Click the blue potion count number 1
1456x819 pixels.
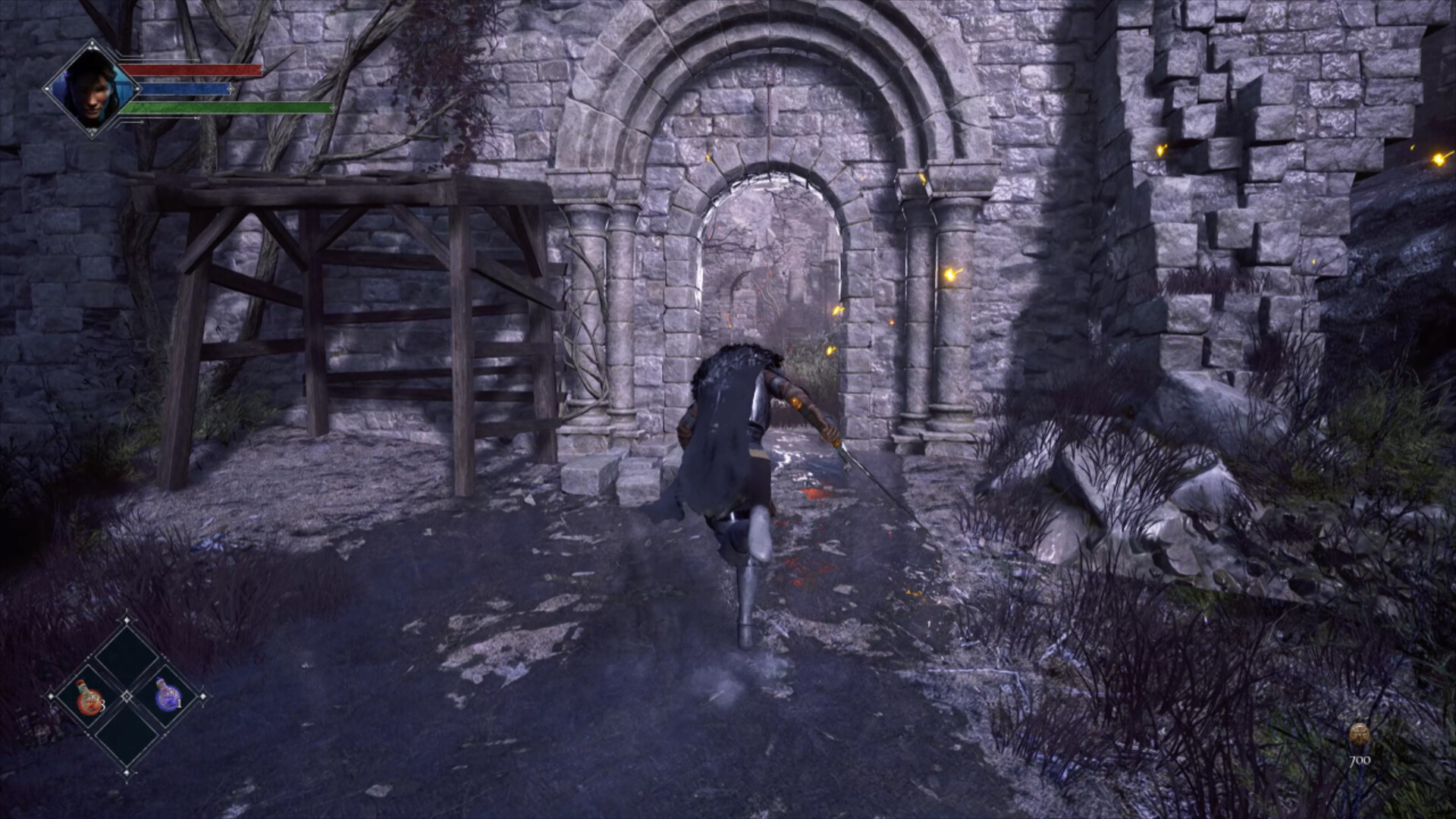pyautogui.click(x=180, y=703)
